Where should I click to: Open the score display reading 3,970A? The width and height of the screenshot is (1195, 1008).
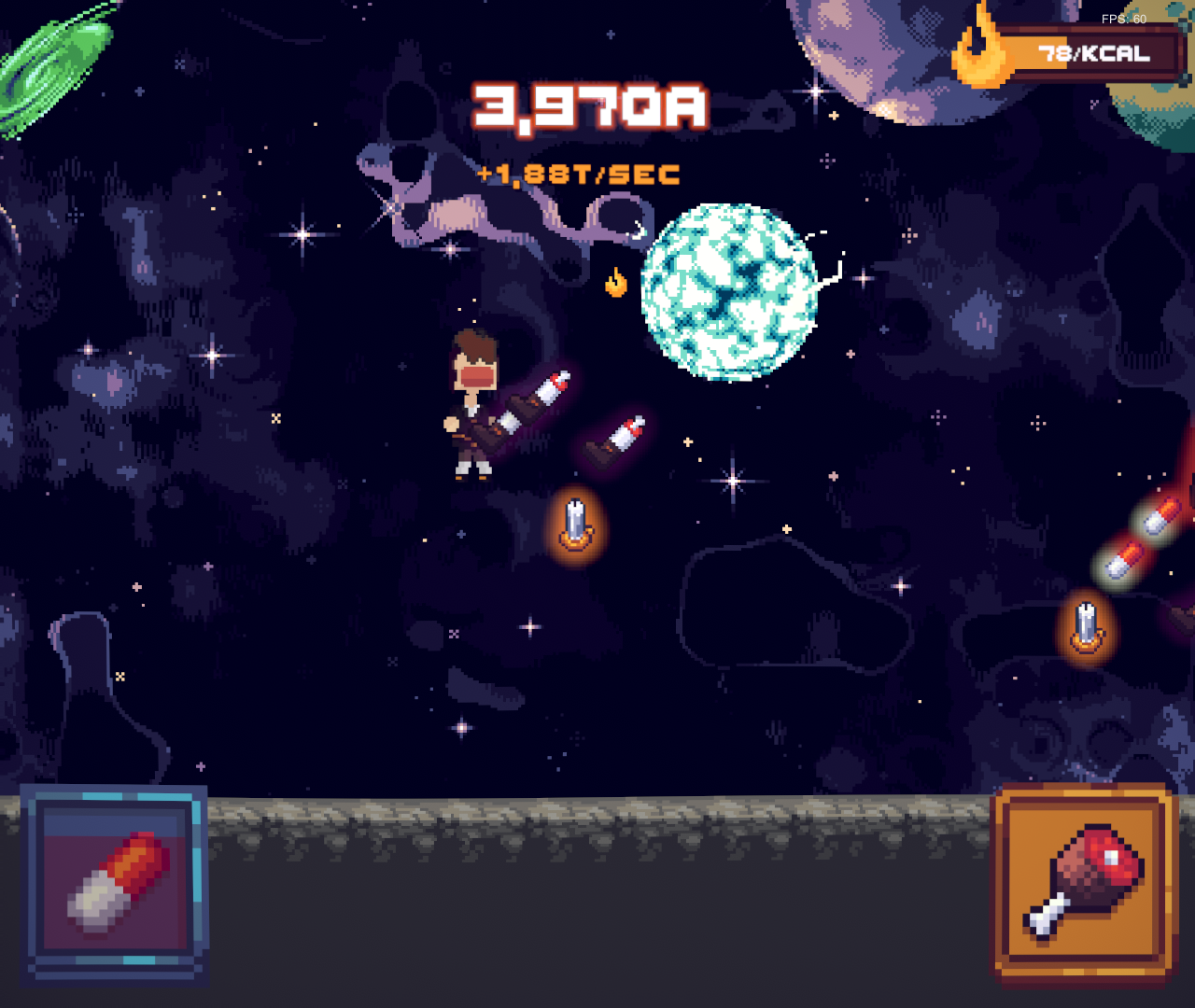tap(588, 105)
